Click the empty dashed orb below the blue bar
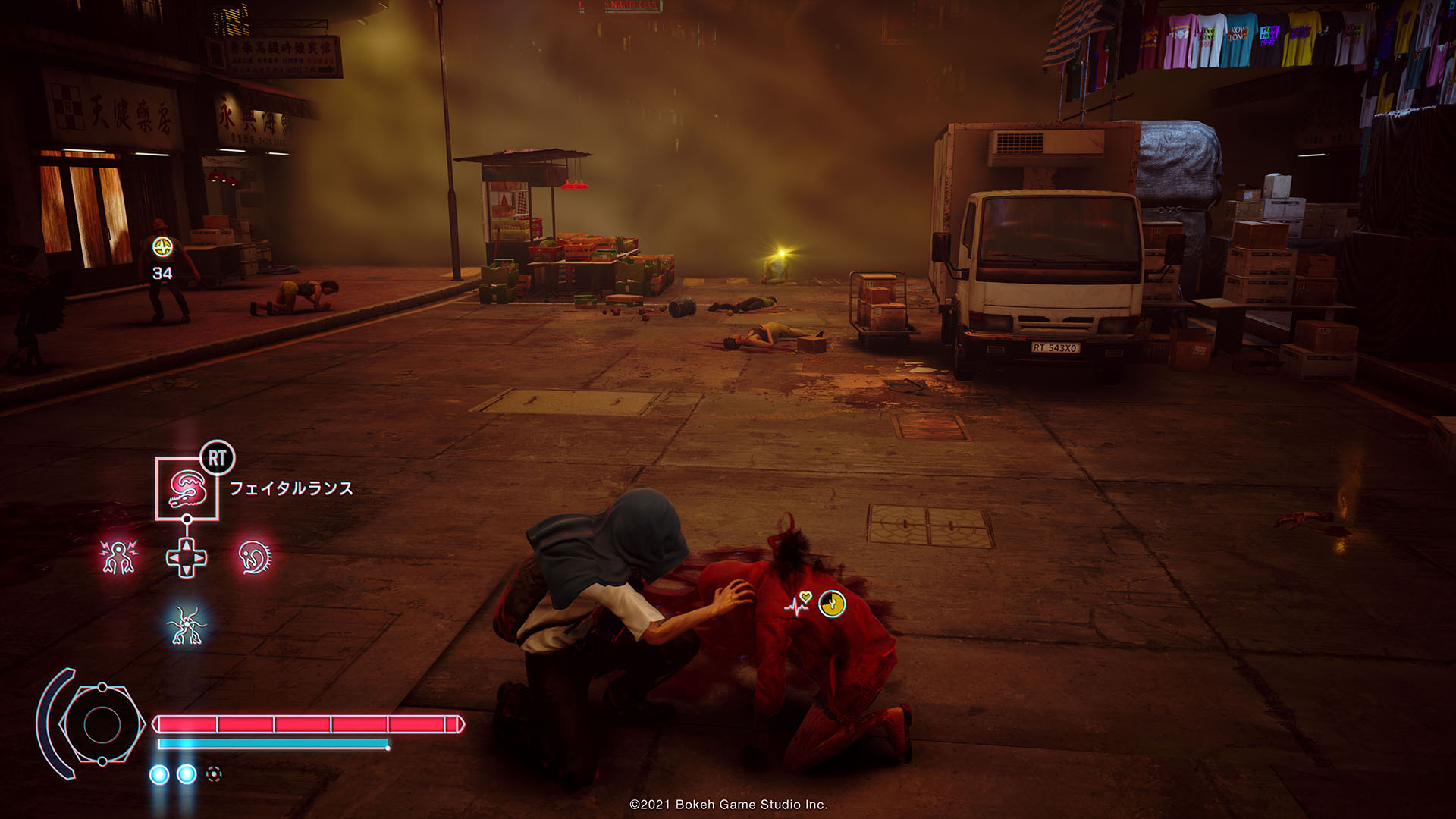 pyautogui.click(x=214, y=773)
